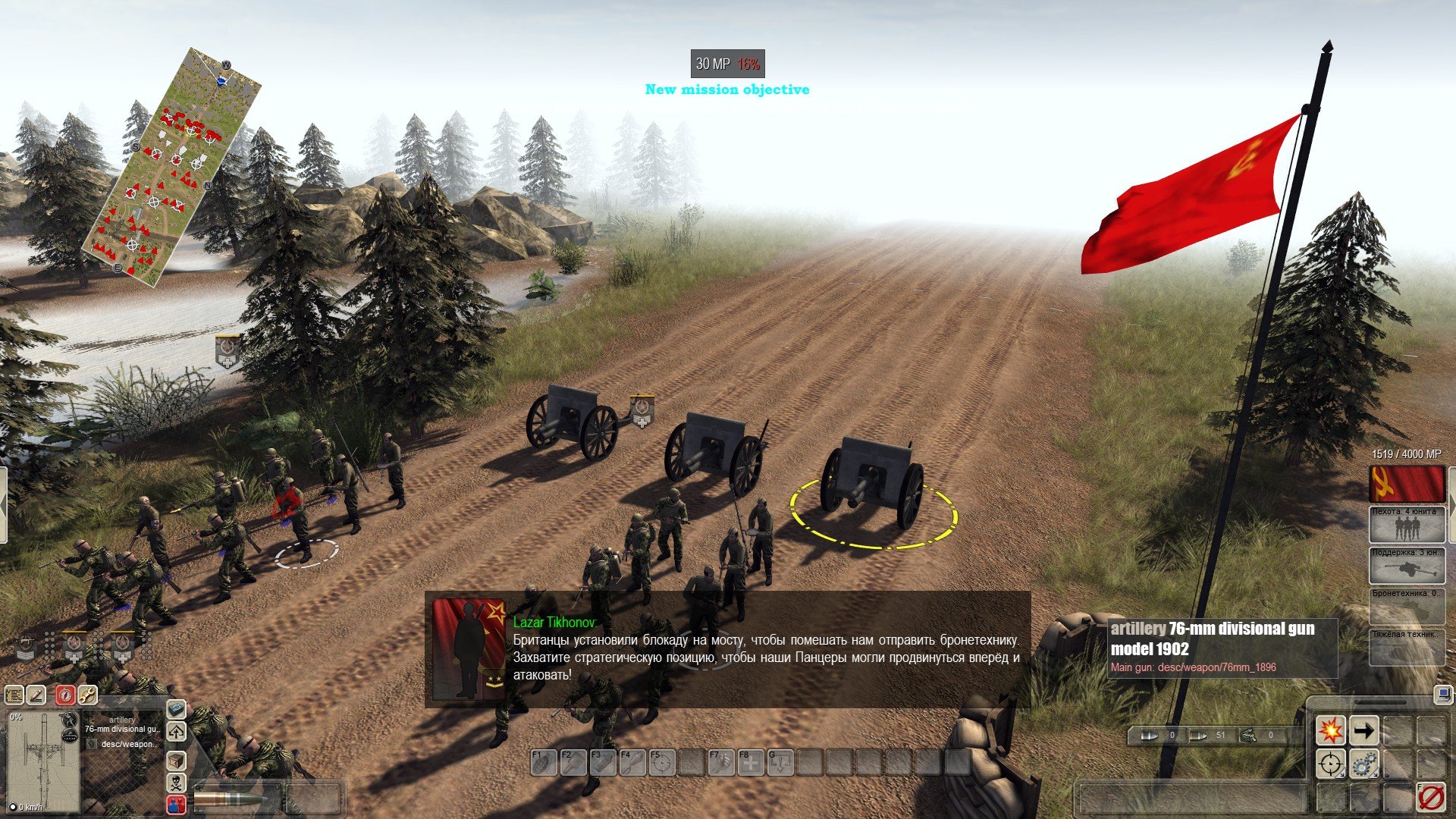
Task: Click the Soviet flag faction button
Action: click(1407, 484)
